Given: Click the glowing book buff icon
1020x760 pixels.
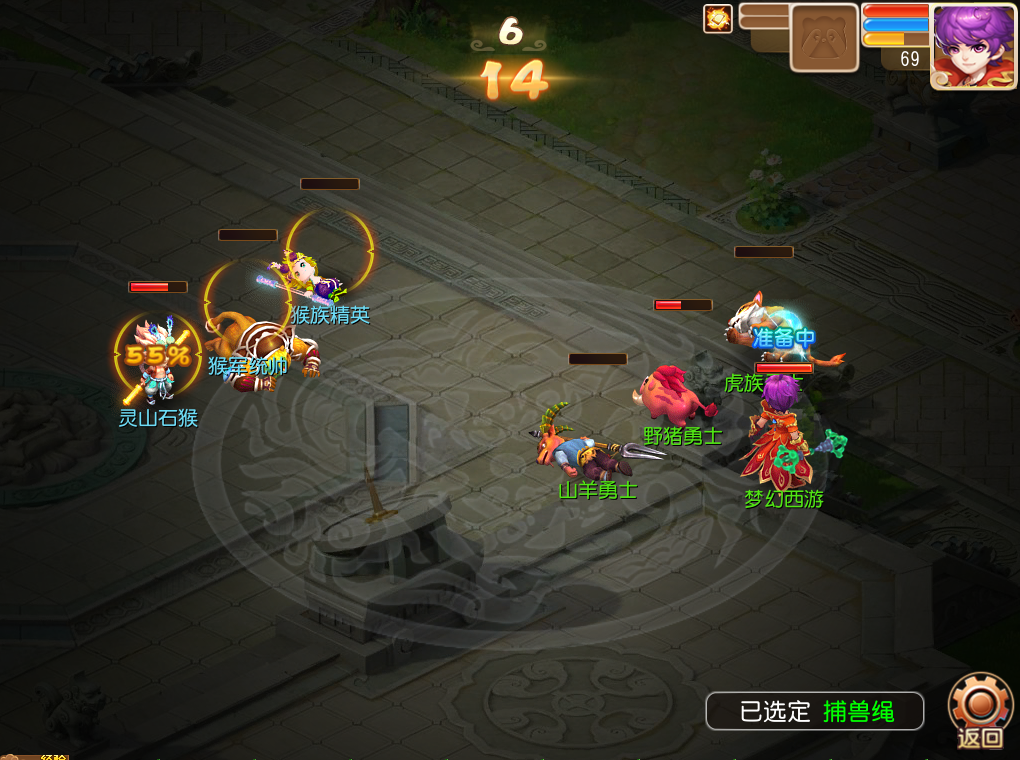Looking at the screenshot, I should click(718, 18).
